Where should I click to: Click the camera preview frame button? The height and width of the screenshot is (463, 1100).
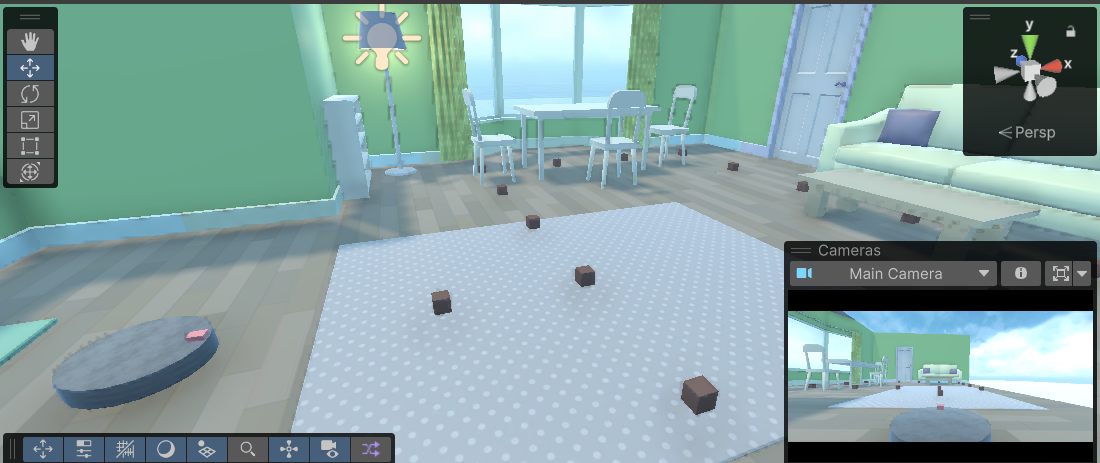tap(1058, 273)
